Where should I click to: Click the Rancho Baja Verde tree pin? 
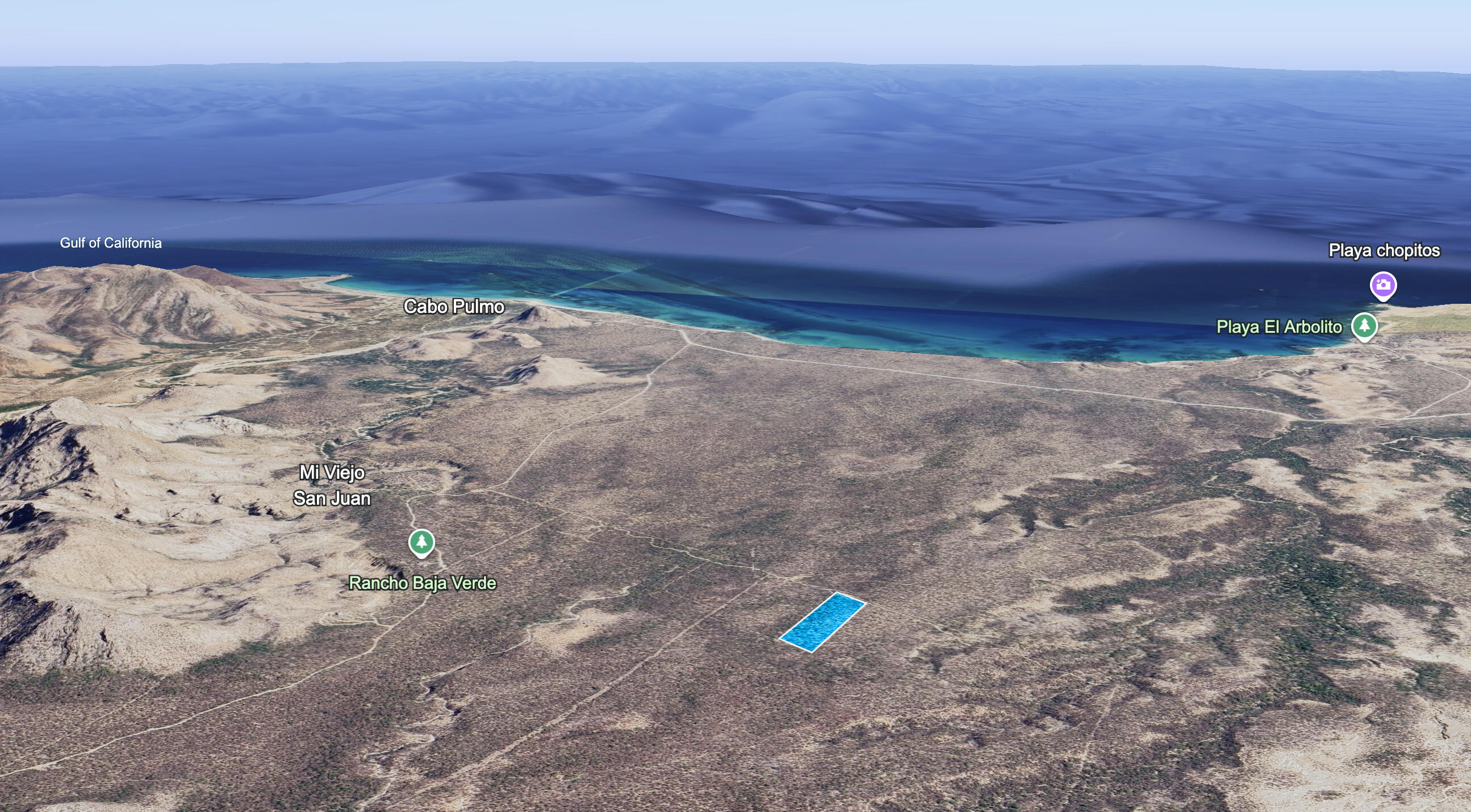click(x=421, y=542)
